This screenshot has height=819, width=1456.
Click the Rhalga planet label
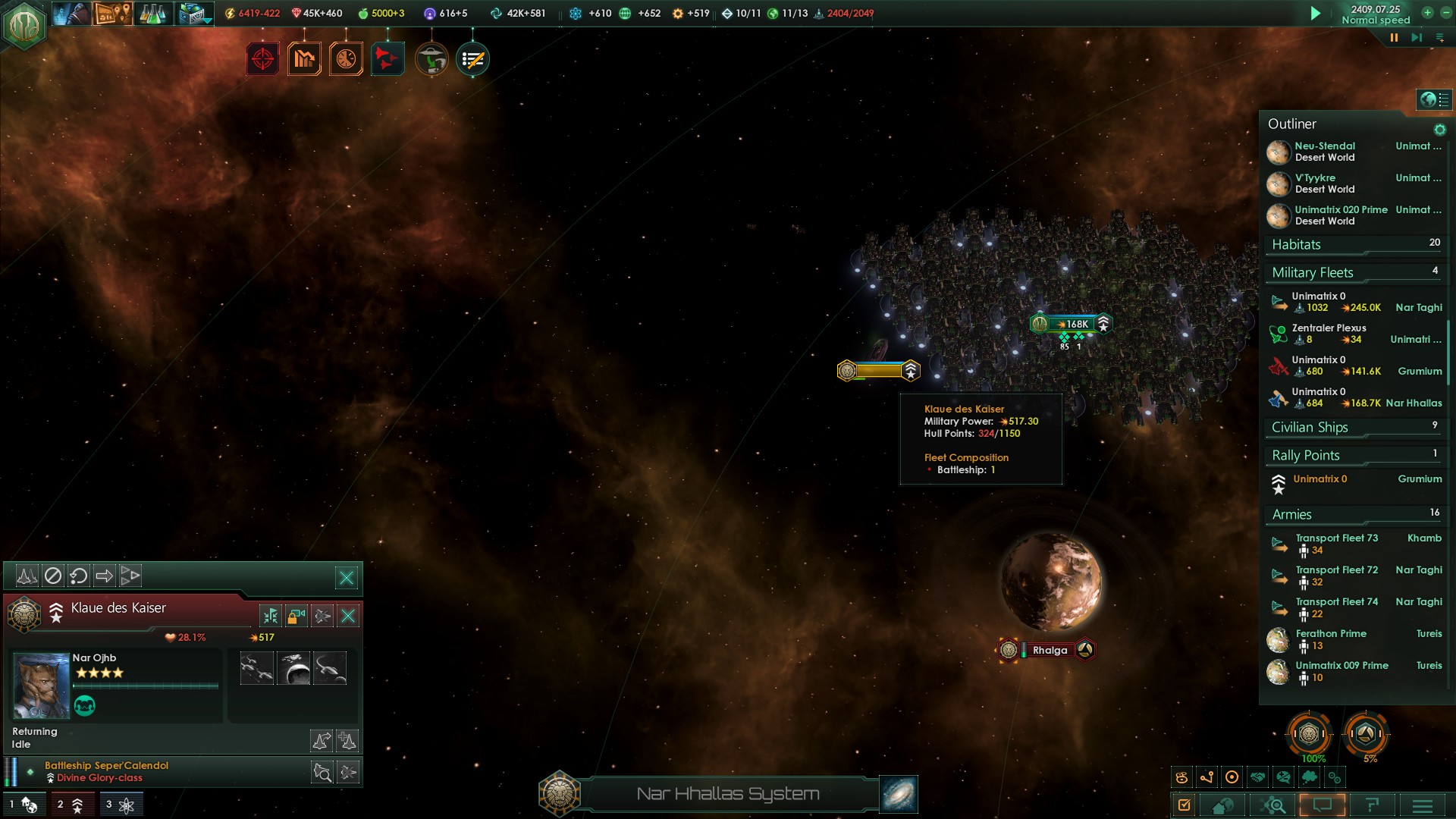coord(1050,651)
